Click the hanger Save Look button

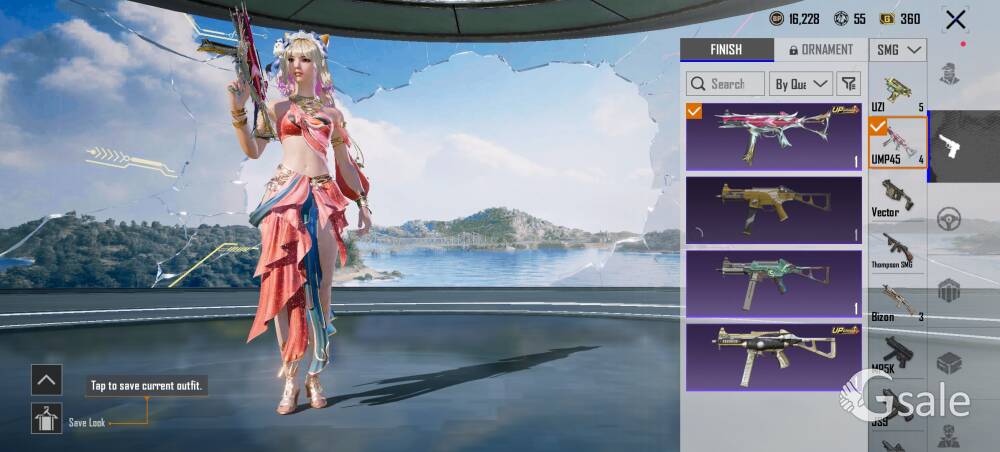(46, 418)
